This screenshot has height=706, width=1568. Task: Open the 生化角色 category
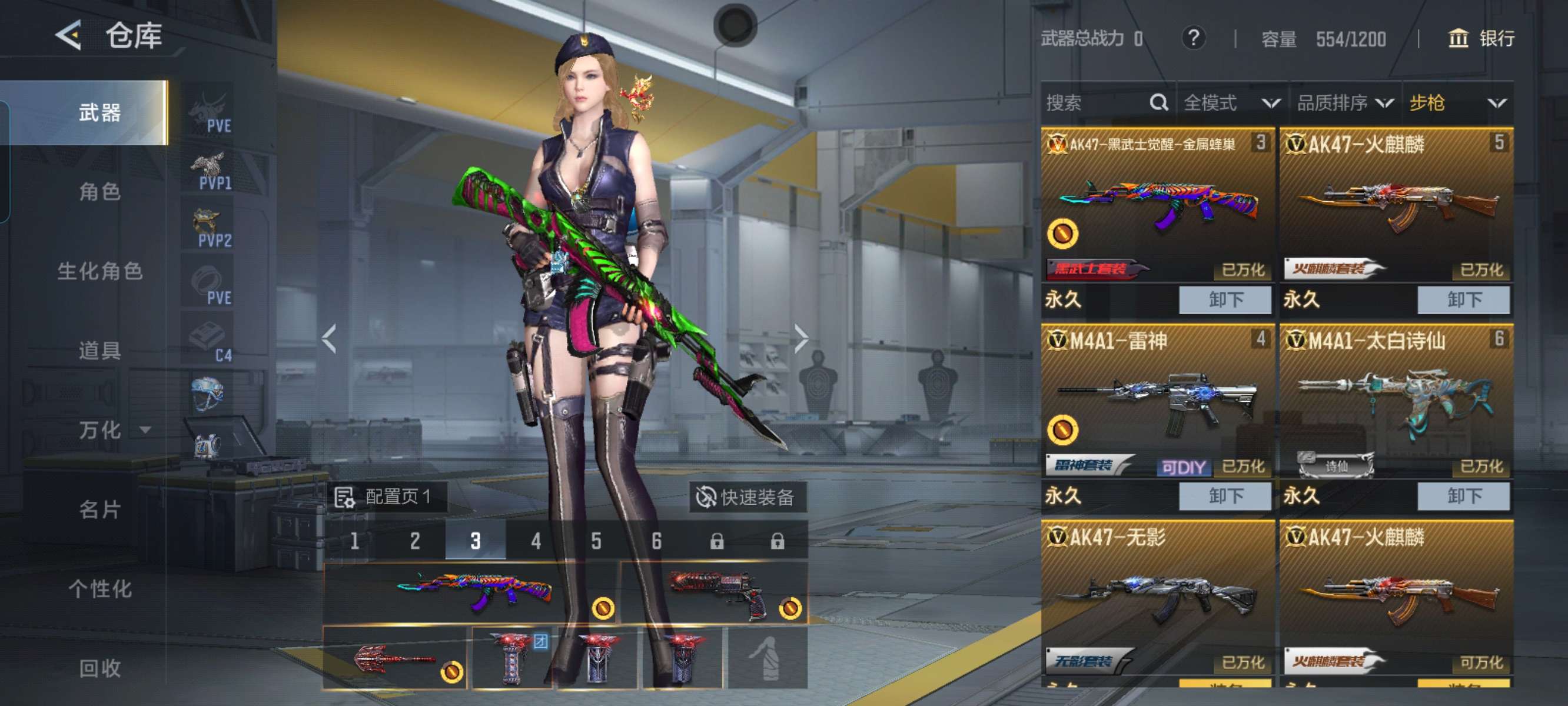[x=99, y=271]
